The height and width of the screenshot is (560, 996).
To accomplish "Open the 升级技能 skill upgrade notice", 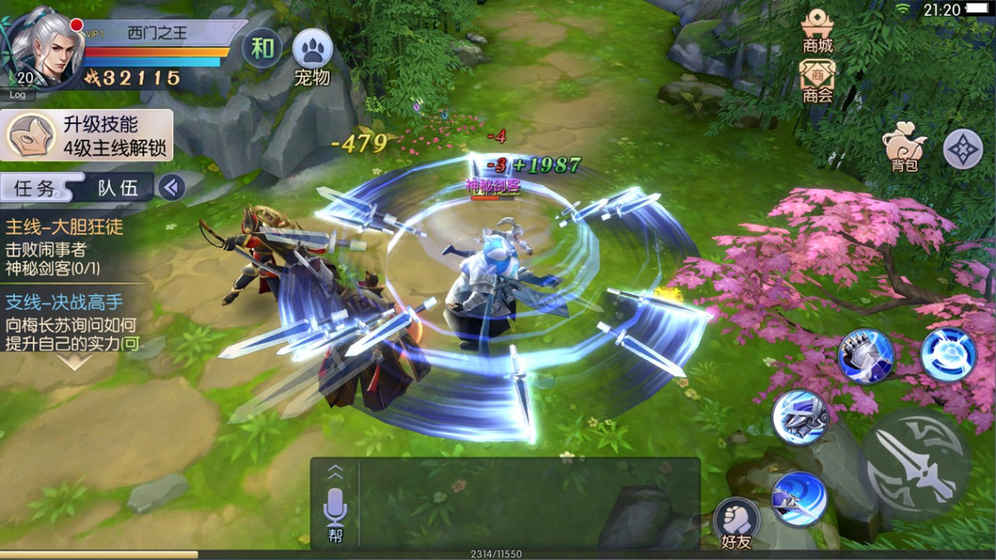I will (87, 136).
